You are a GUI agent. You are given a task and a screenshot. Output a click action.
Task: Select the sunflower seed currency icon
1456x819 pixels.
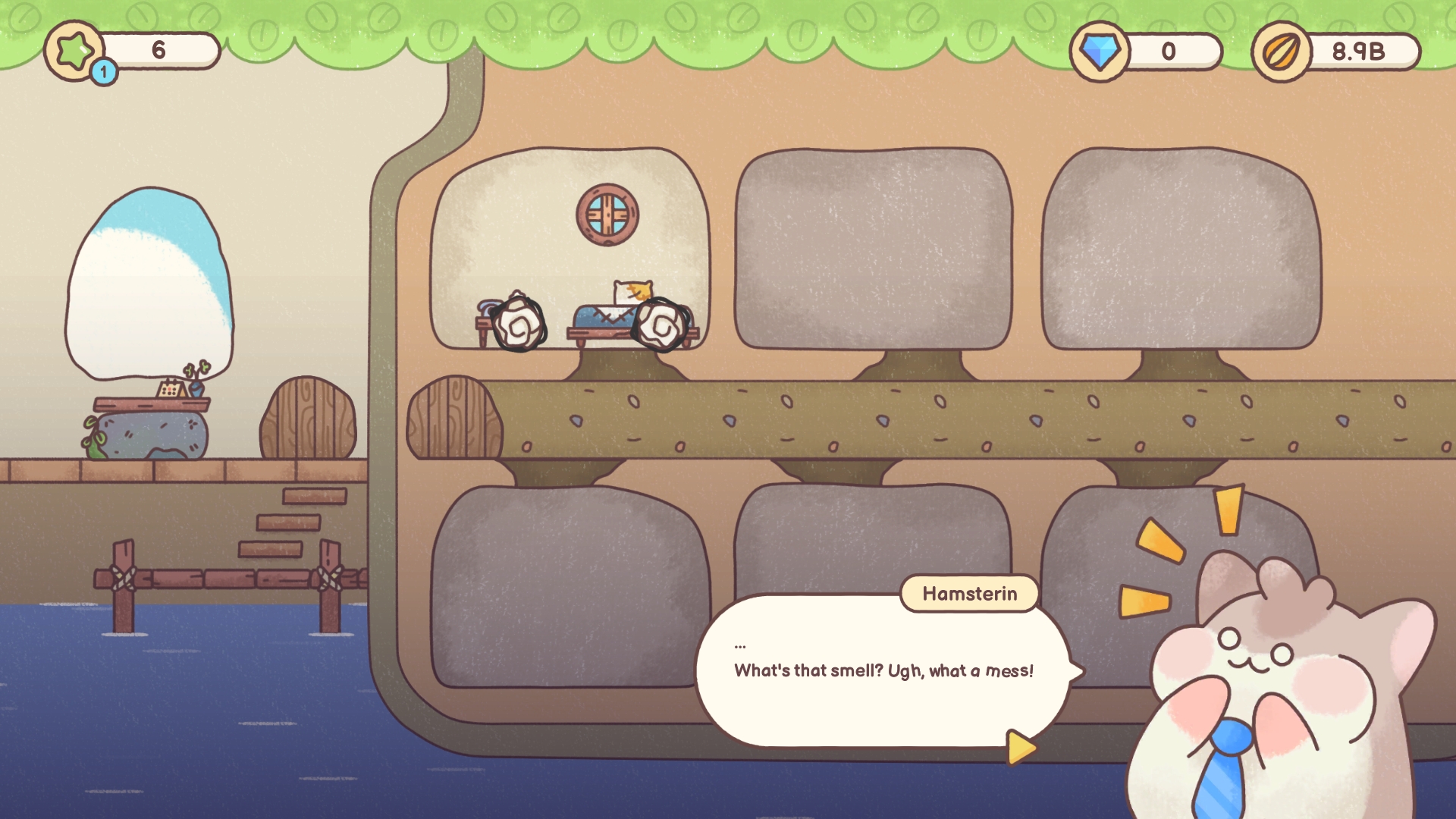point(1281,52)
